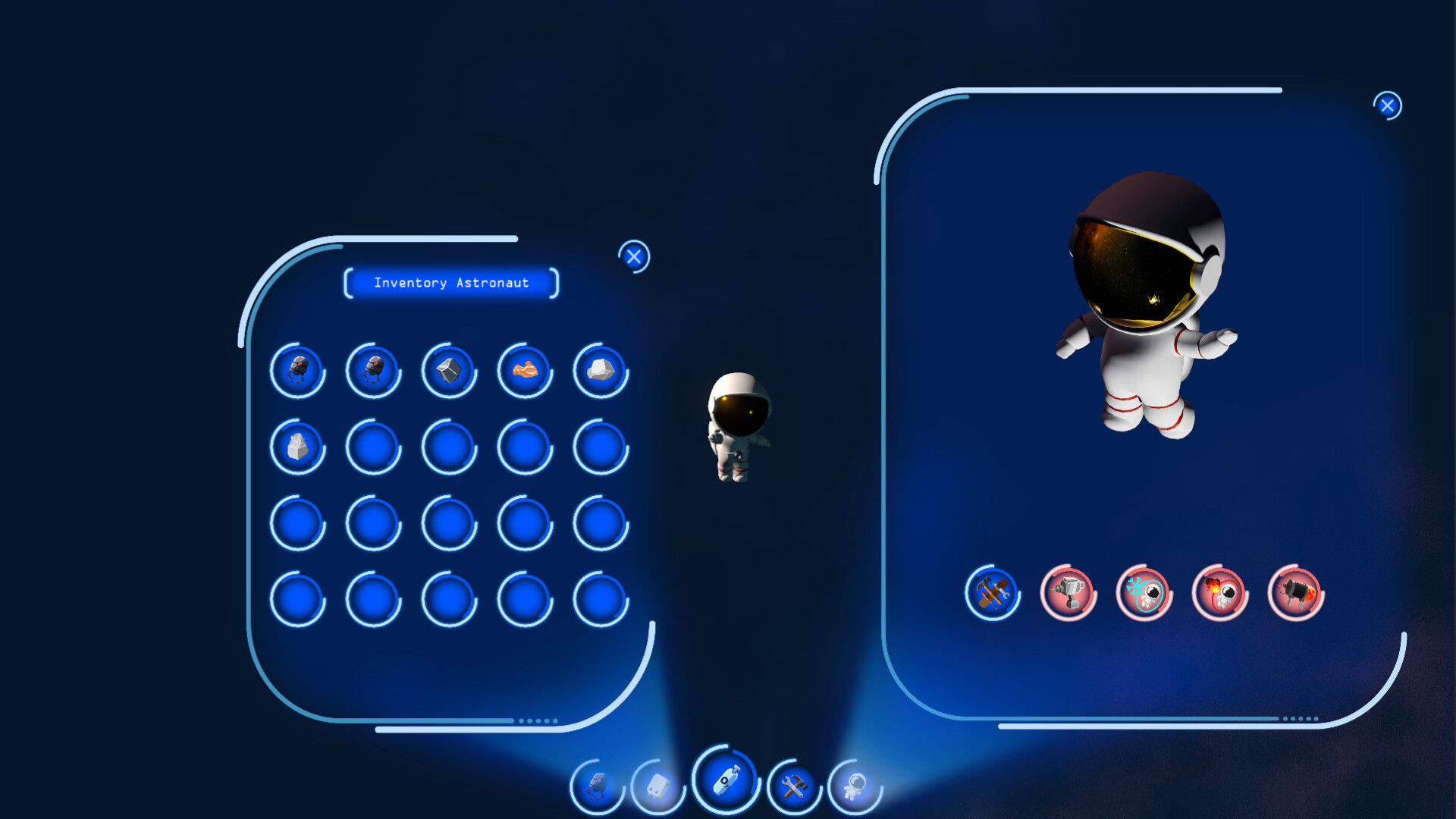Image resolution: width=1456 pixels, height=819 pixels.
Task: Click the Inventory Astronaut title label
Action: (450, 283)
